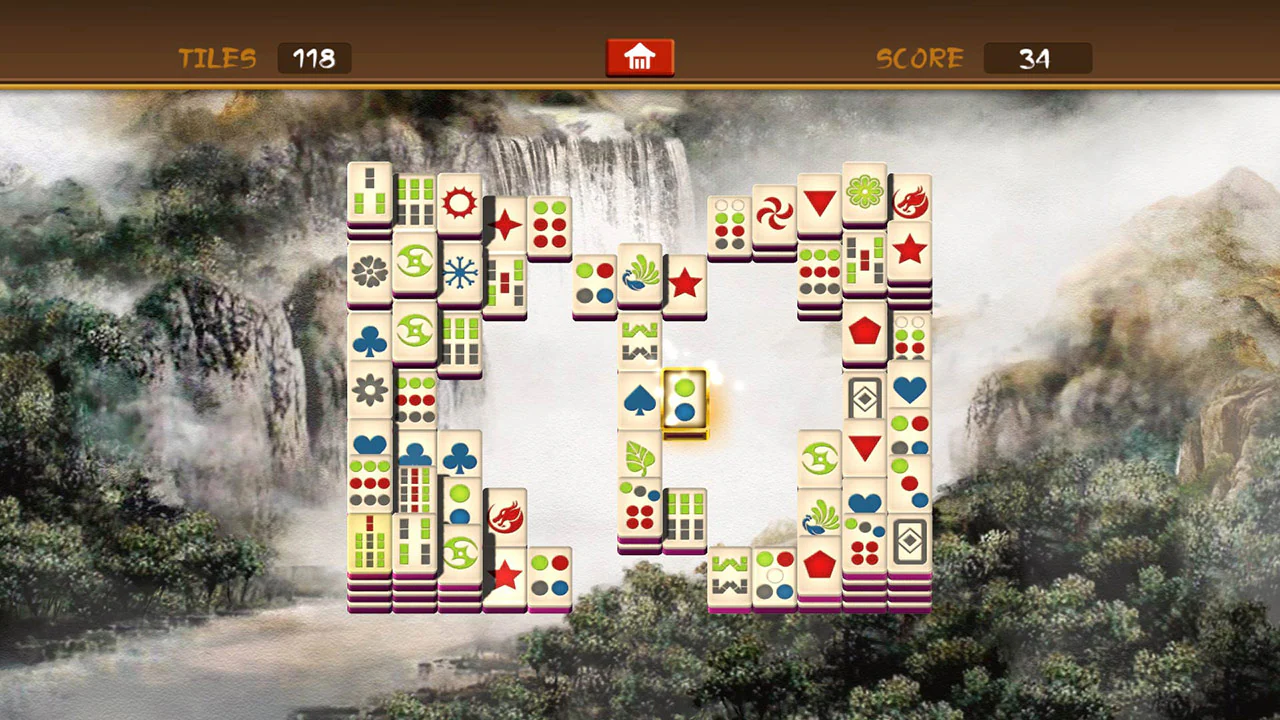Click the highlighted green dots tile to deselect it

685,400
